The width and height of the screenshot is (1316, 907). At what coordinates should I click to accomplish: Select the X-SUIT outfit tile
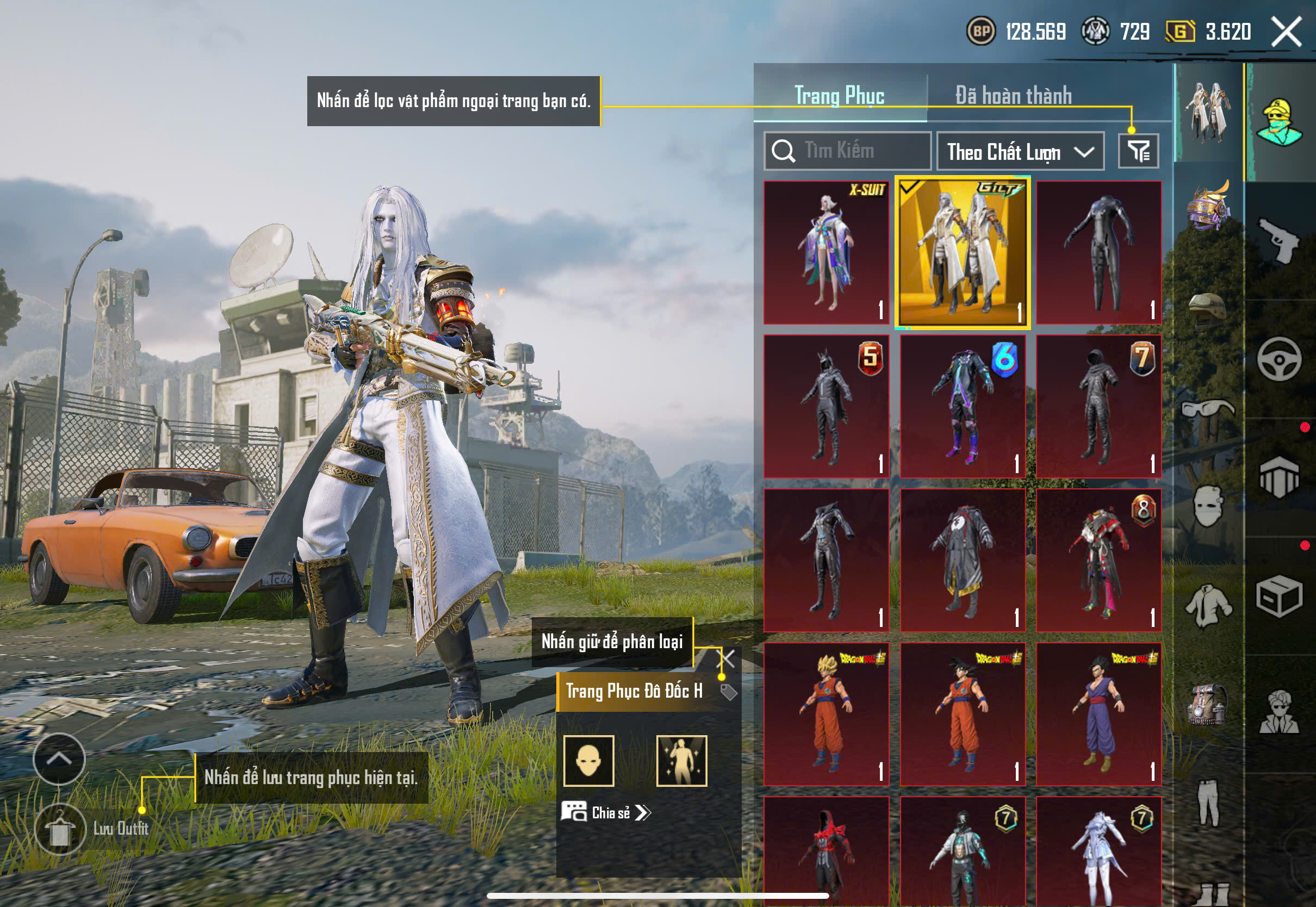click(826, 252)
